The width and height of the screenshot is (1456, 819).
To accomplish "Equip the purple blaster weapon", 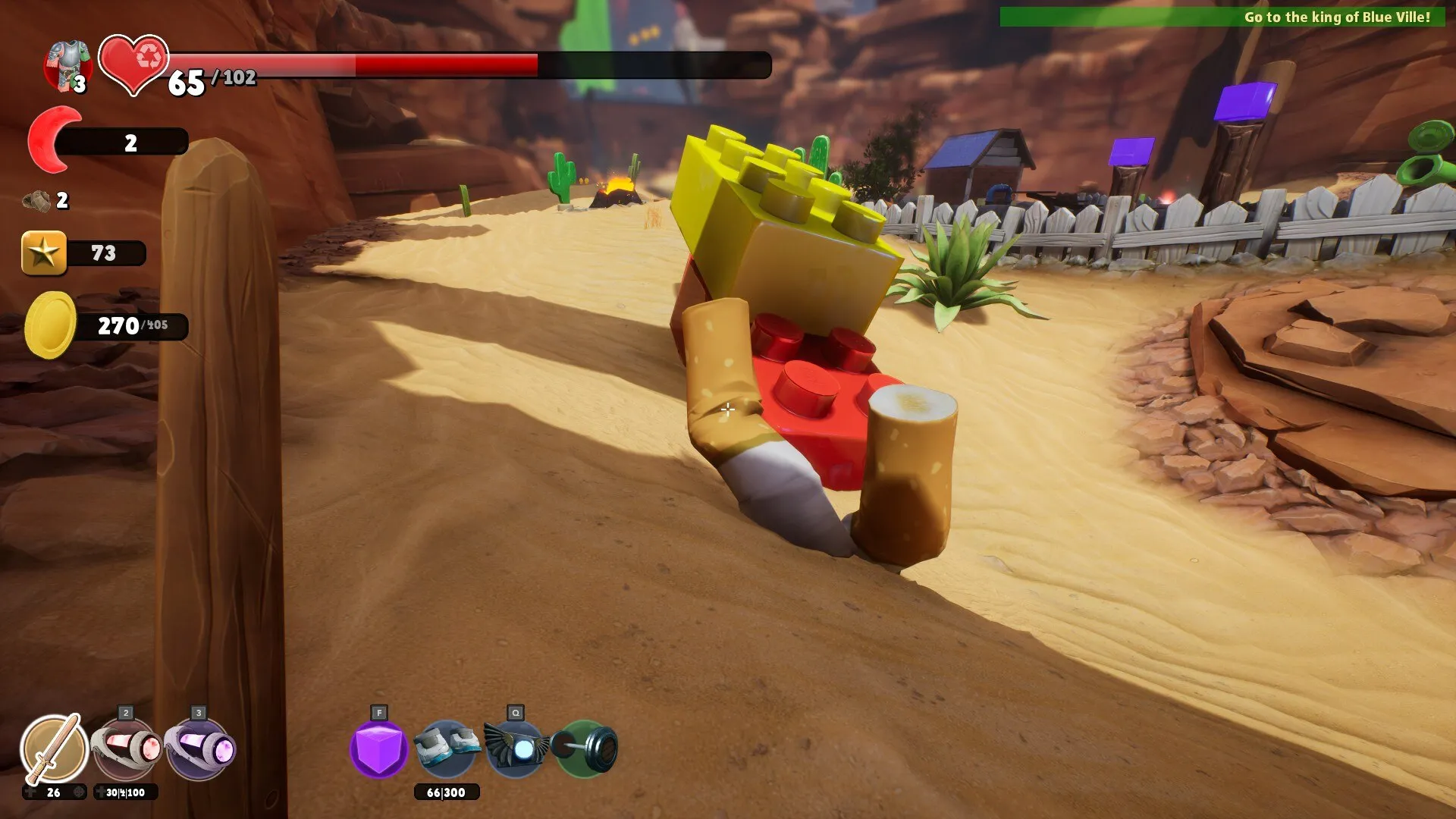I will pyautogui.click(x=199, y=748).
